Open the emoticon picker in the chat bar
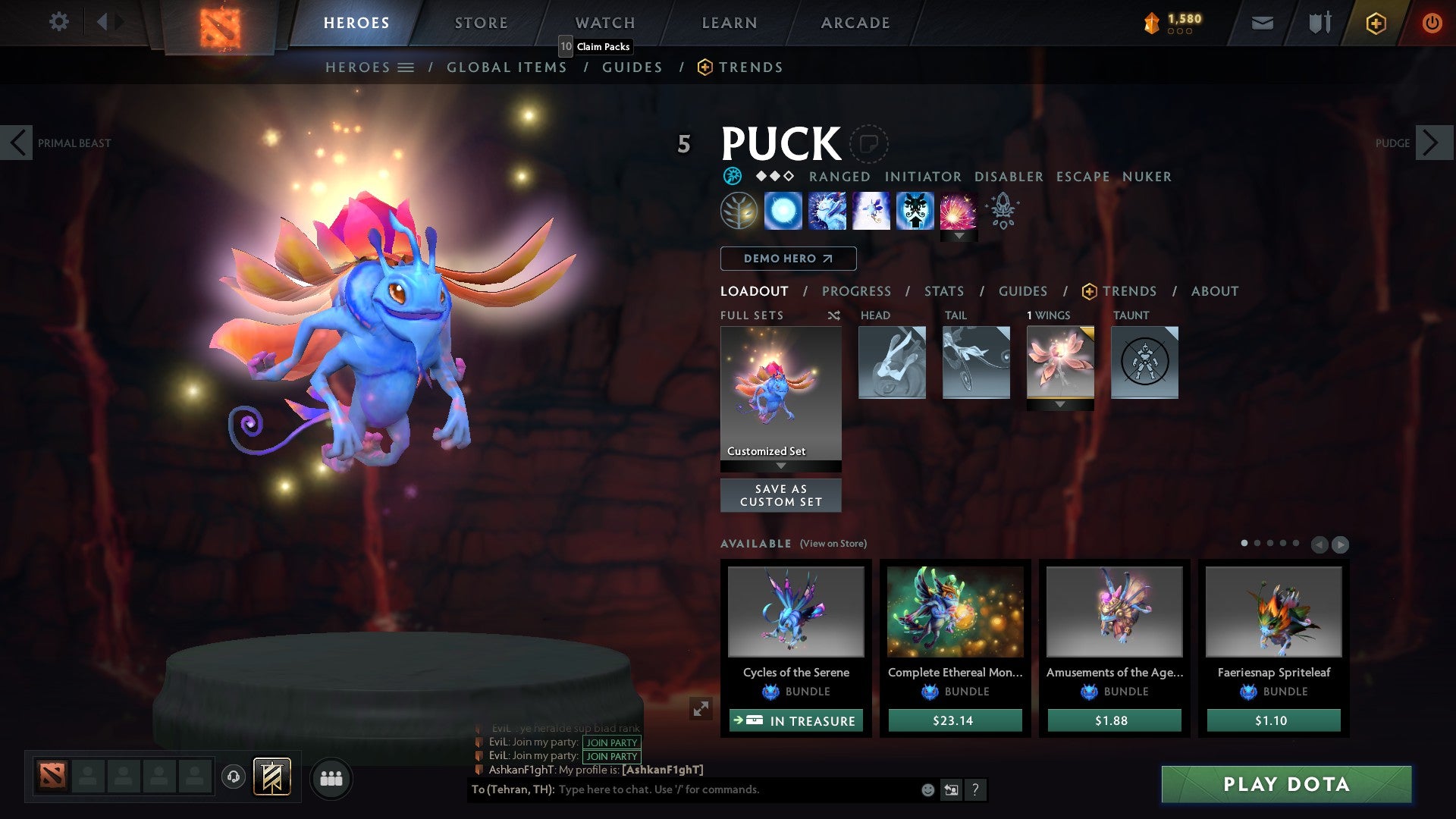 pyautogui.click(x=927, y=789)
